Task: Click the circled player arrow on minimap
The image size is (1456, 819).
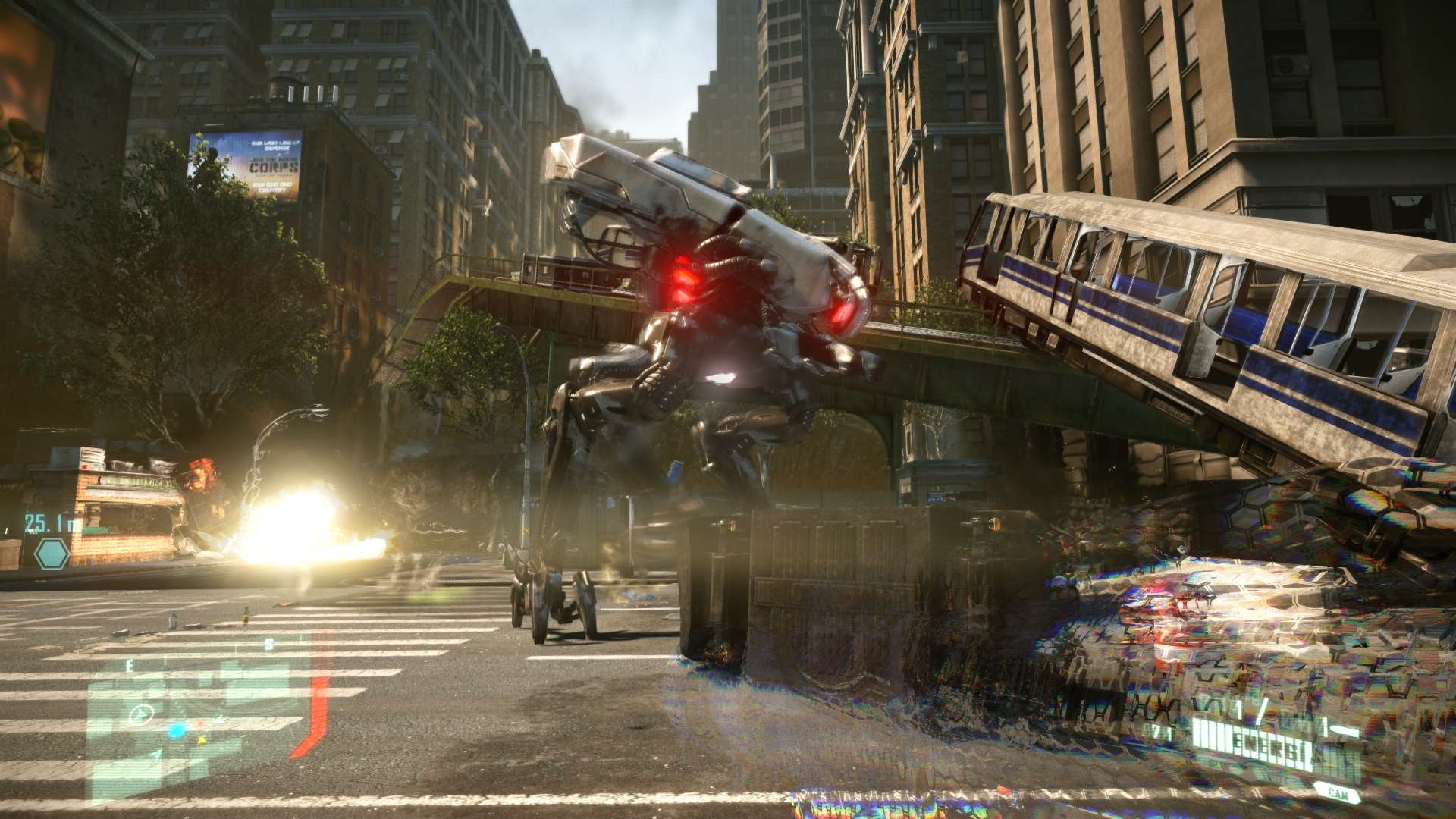Action: pyautogui.click(x=142, y=714)
